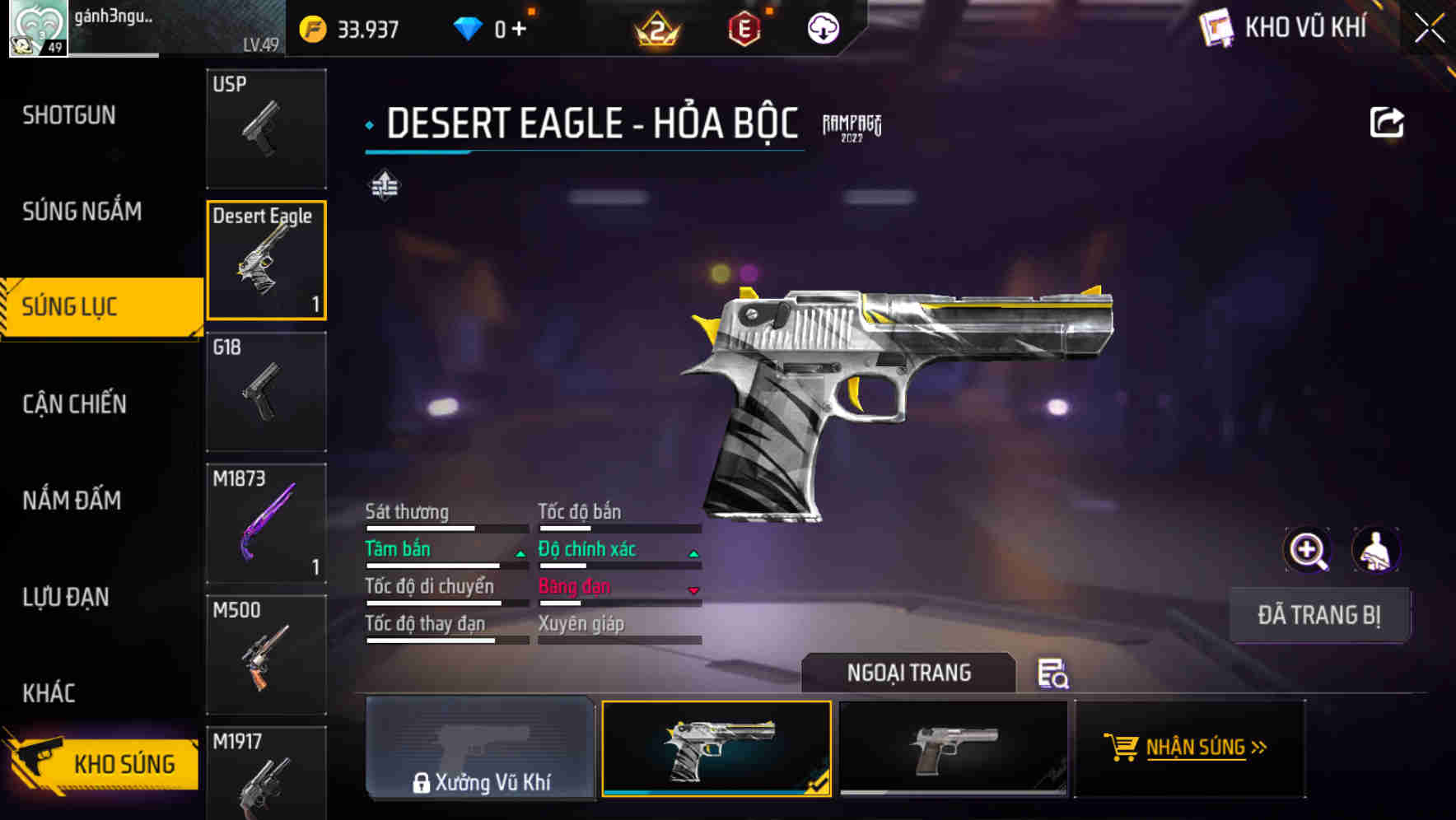Click the red down arrow beside Băng đạn
The image size is (1456, 820).
pyautogui.click(x=693, y=589)
